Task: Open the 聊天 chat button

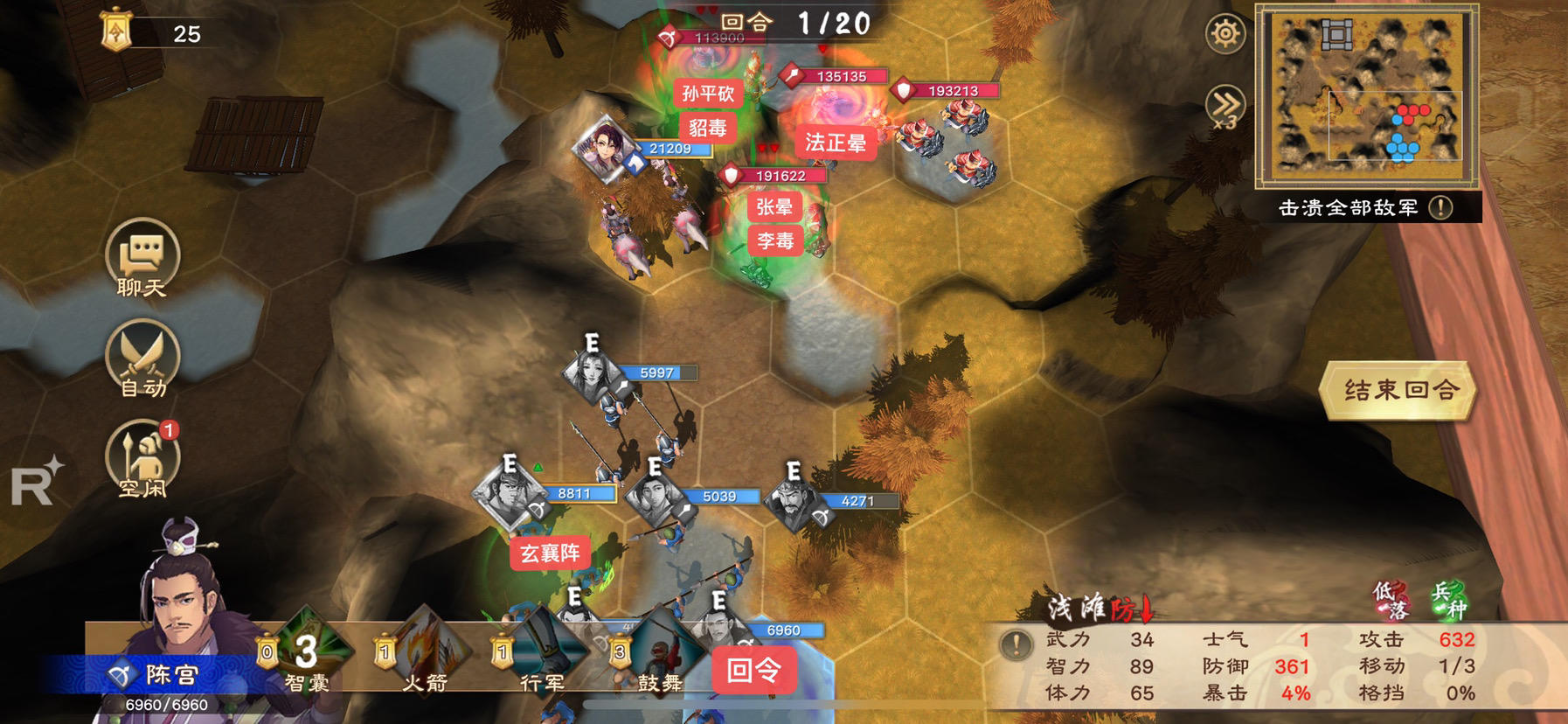Action: (x=142, y=257)
